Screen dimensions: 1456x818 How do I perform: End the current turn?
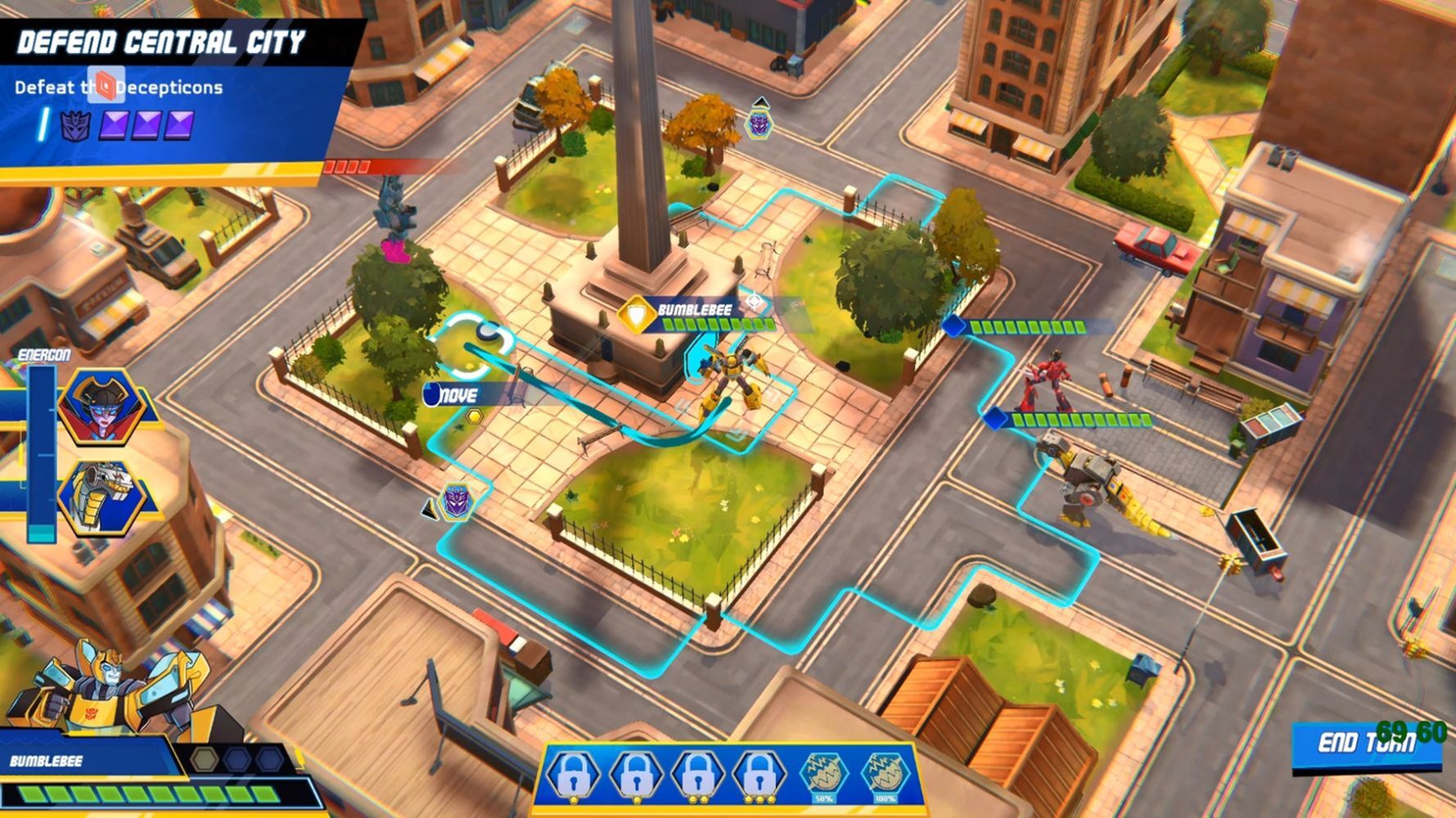point(1365,744)
